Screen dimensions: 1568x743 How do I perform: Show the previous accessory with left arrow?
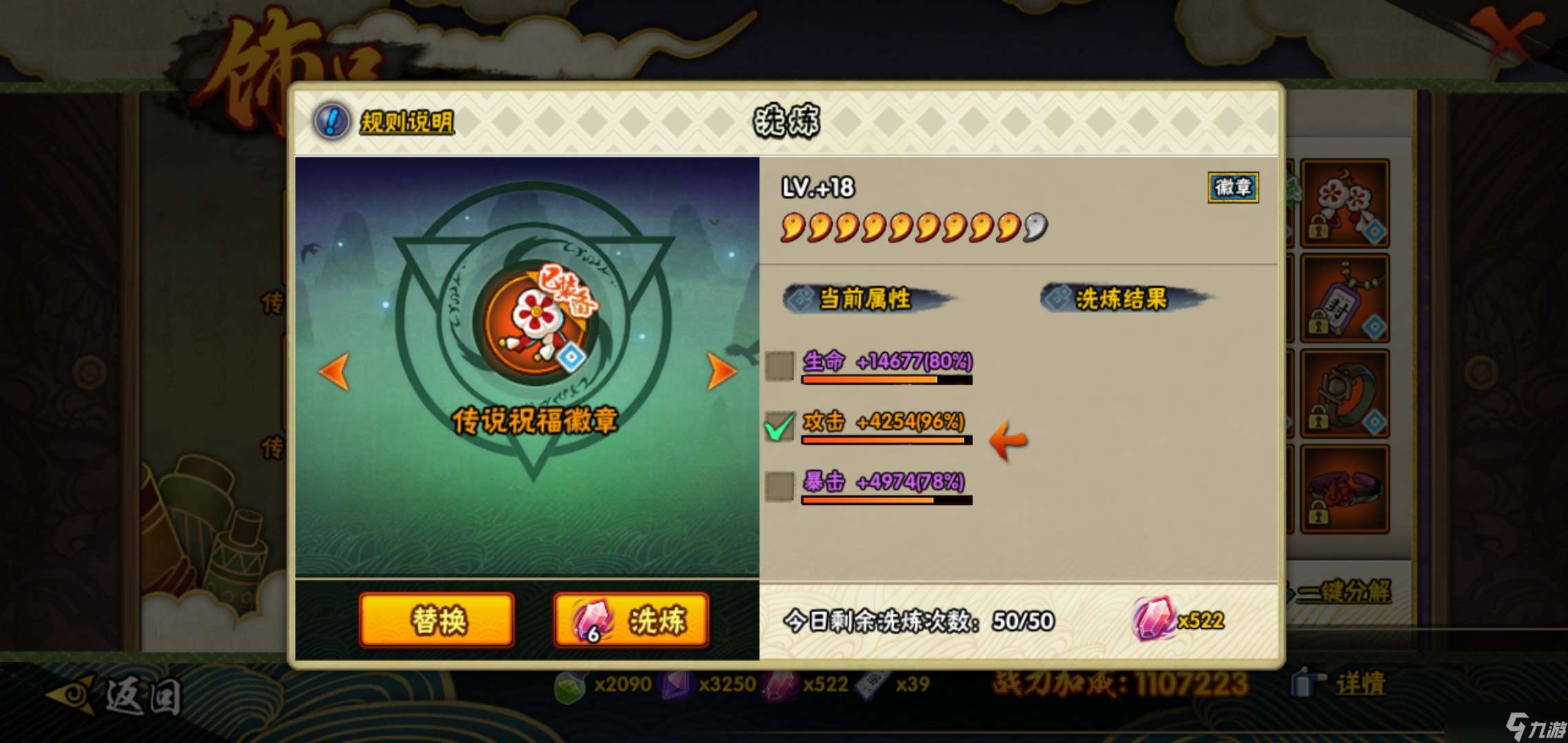click(335, 371)
